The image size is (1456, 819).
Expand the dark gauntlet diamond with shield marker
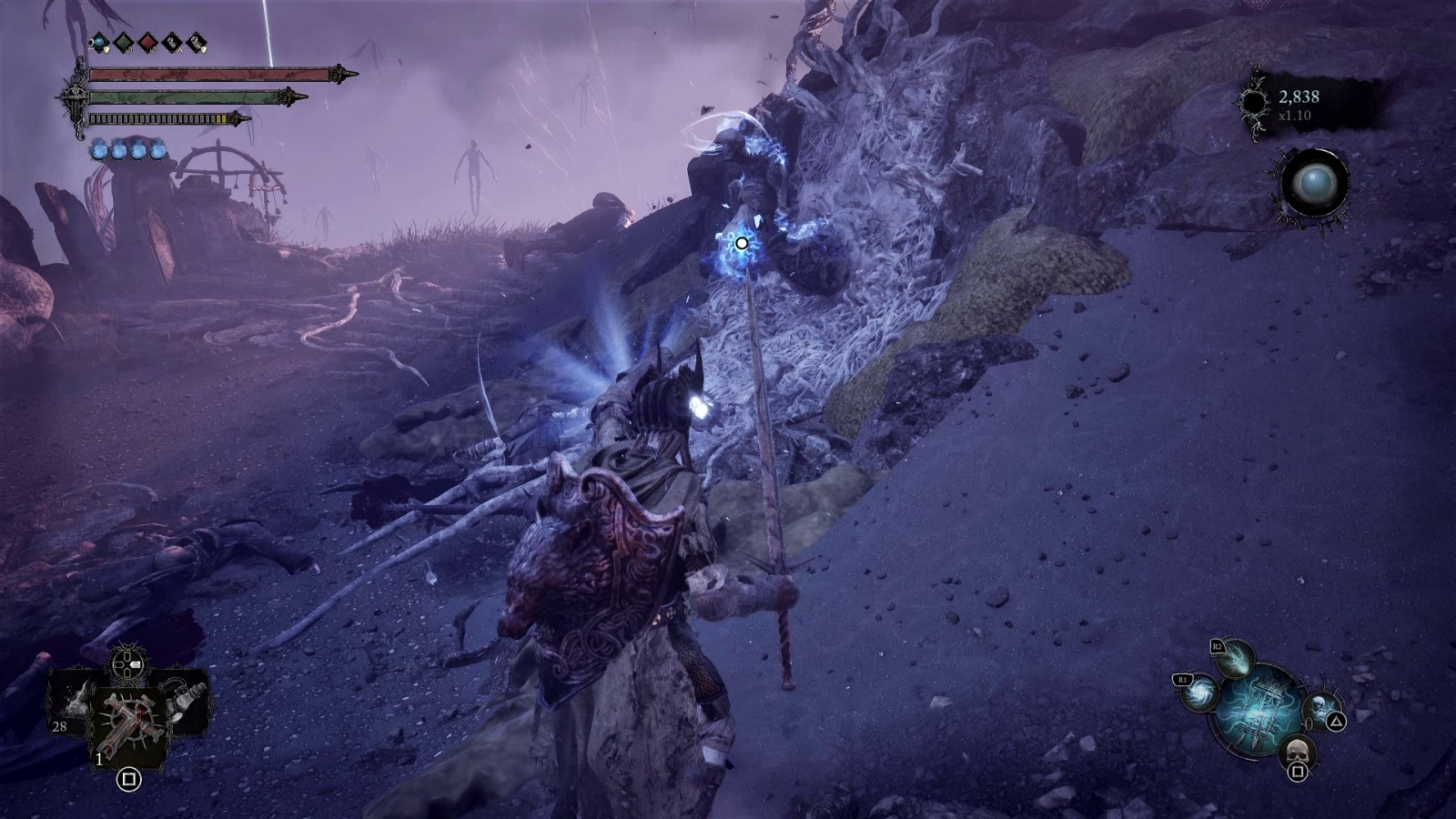pyautogui.click(x=195, y=44)
